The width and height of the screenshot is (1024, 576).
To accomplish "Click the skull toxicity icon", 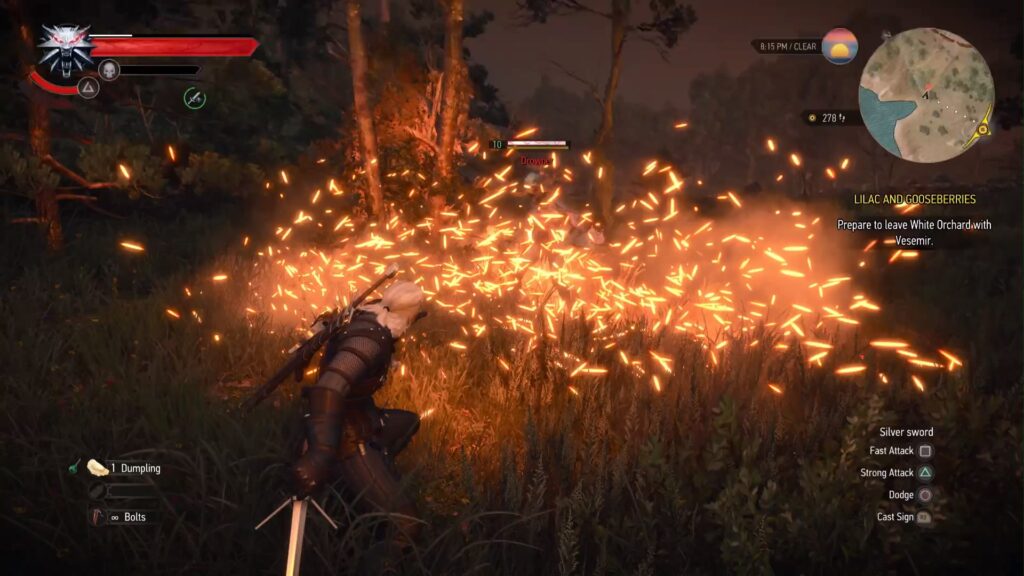I will click(109, 69).
